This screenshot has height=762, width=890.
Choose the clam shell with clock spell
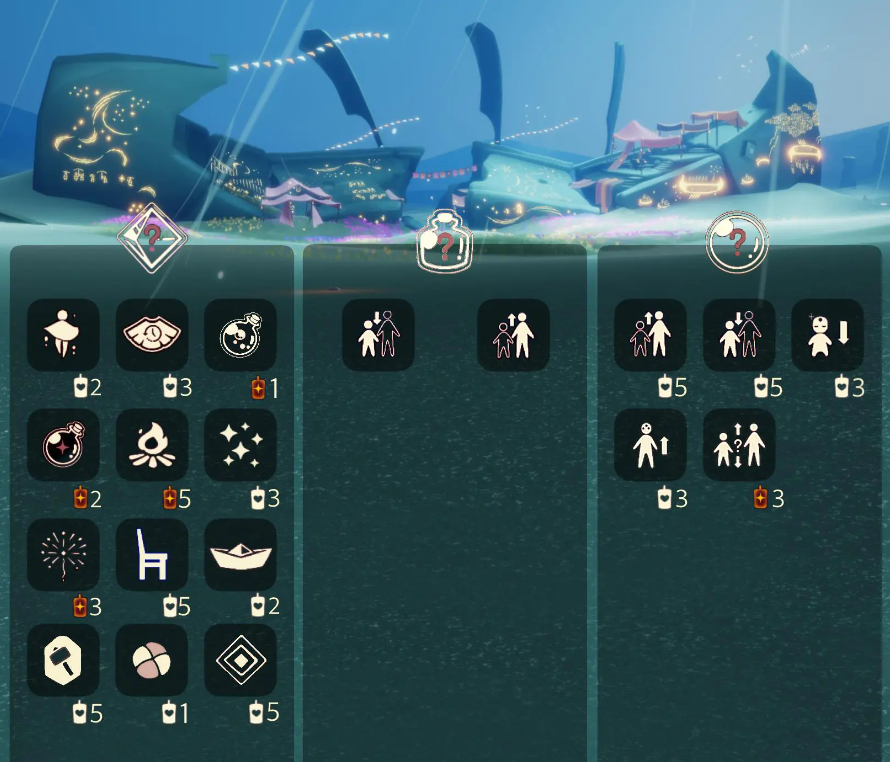[x=152, y=335]
